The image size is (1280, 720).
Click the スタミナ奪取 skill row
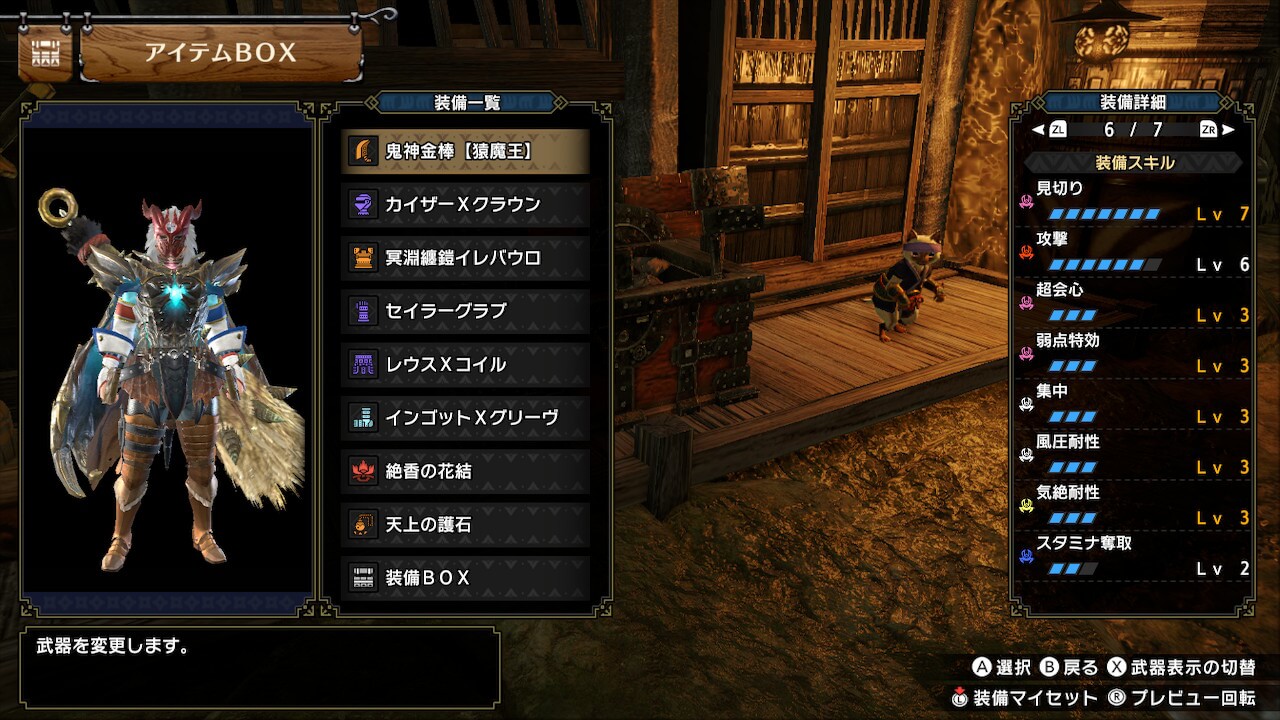[x=1134, y=557]
